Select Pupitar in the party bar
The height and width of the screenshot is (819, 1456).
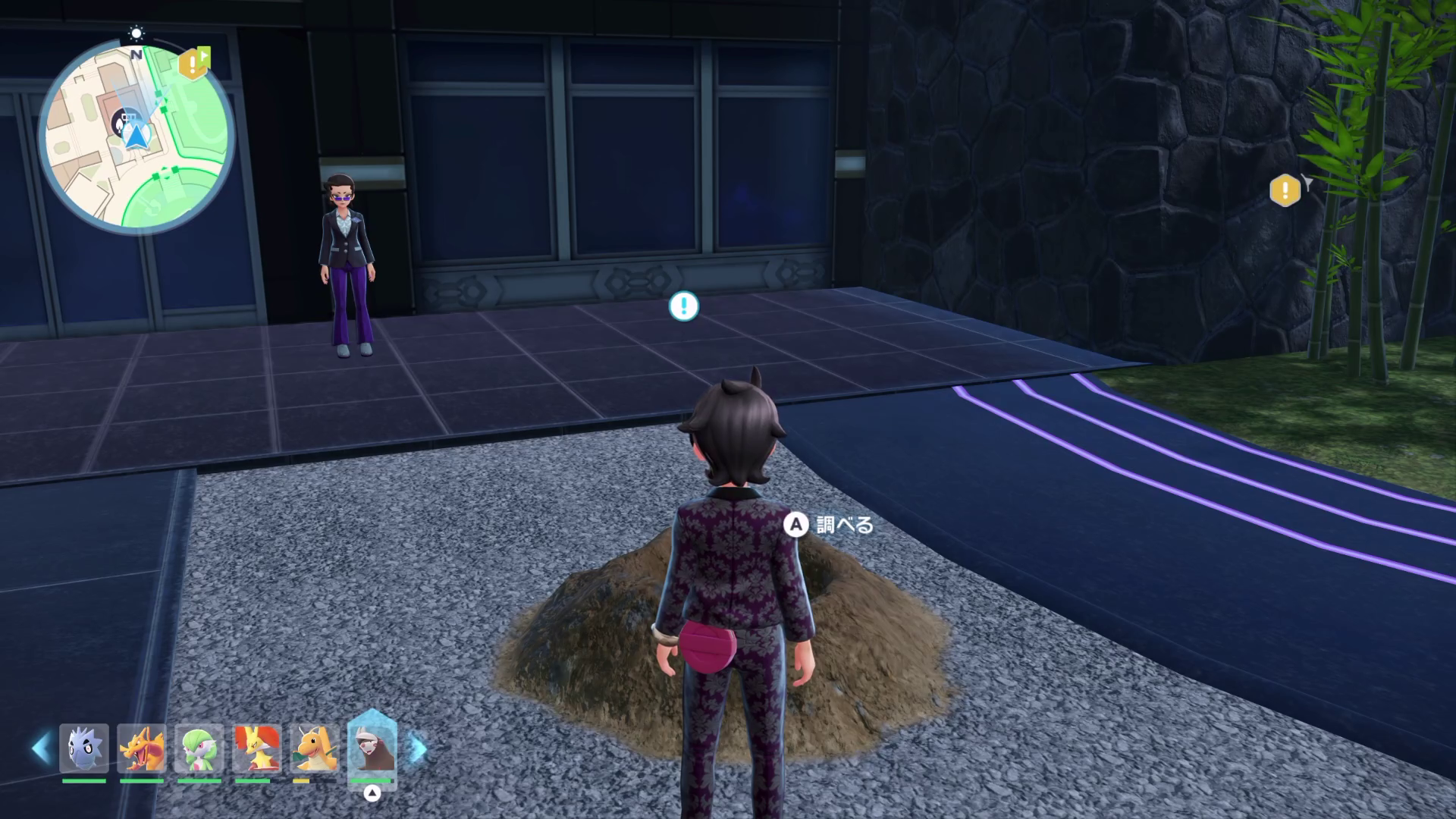84,749
